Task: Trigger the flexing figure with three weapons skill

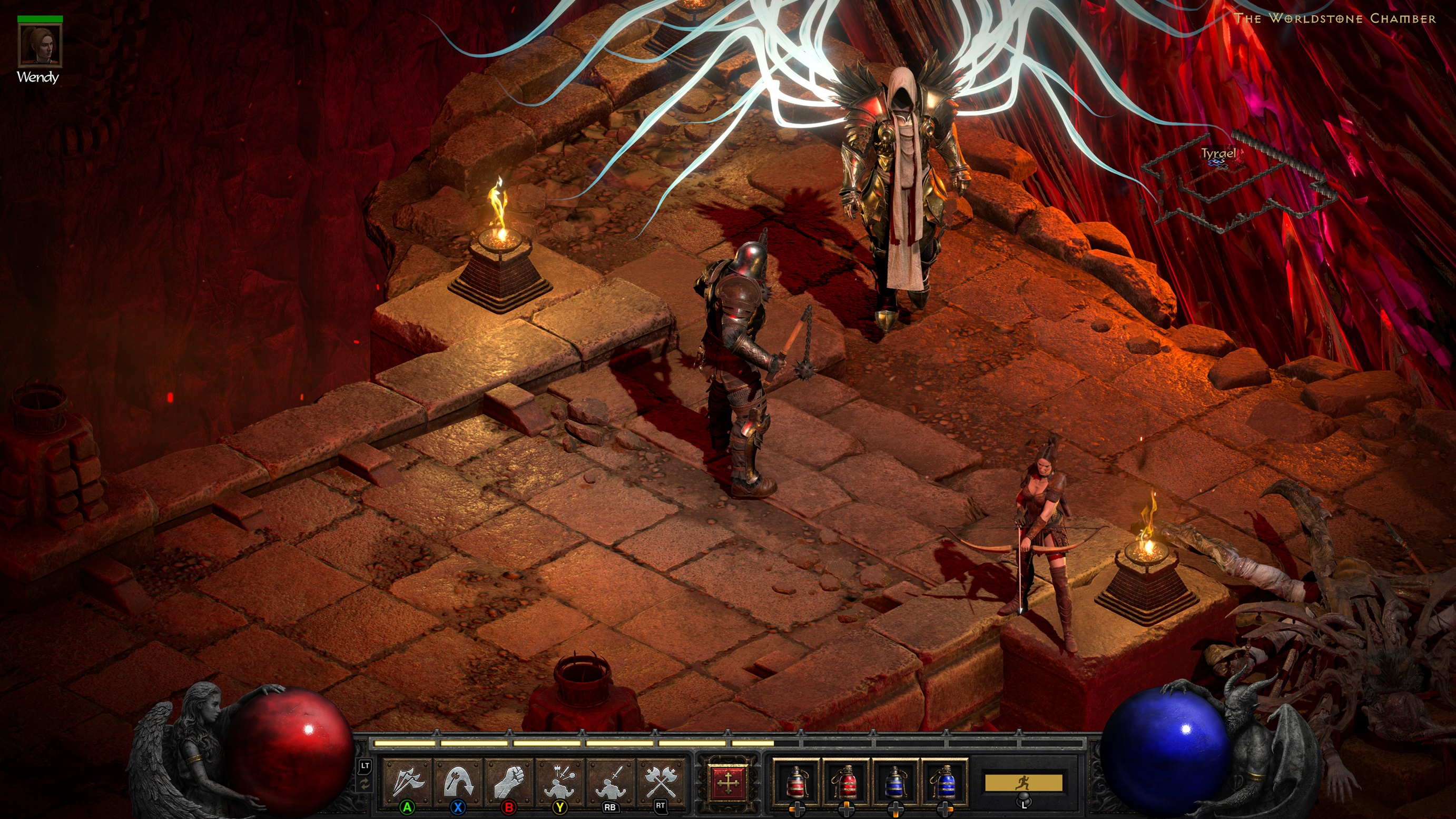Action: pos(559,781)
